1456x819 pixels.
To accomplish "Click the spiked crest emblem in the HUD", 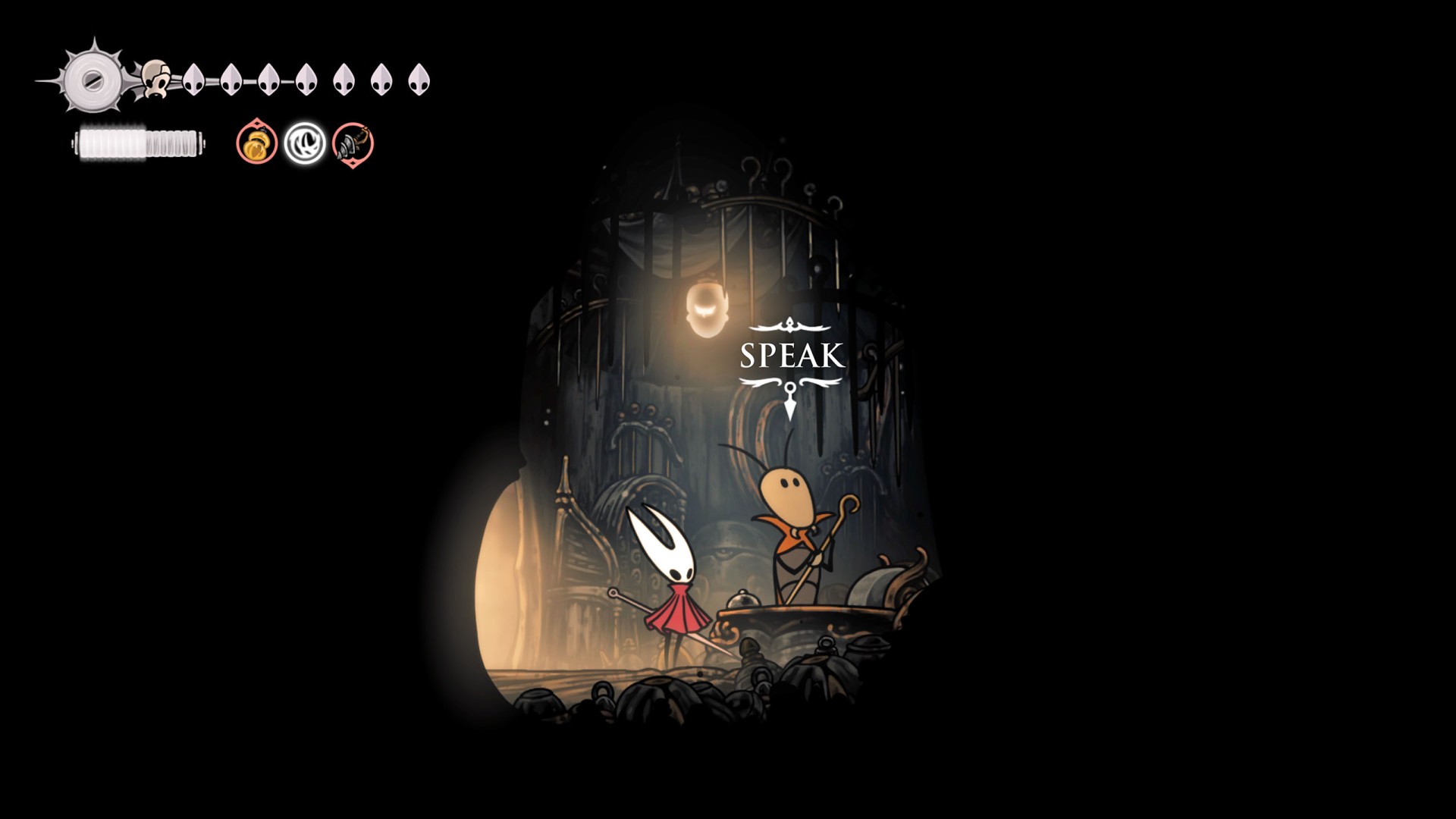I will (x=93, y=80).
